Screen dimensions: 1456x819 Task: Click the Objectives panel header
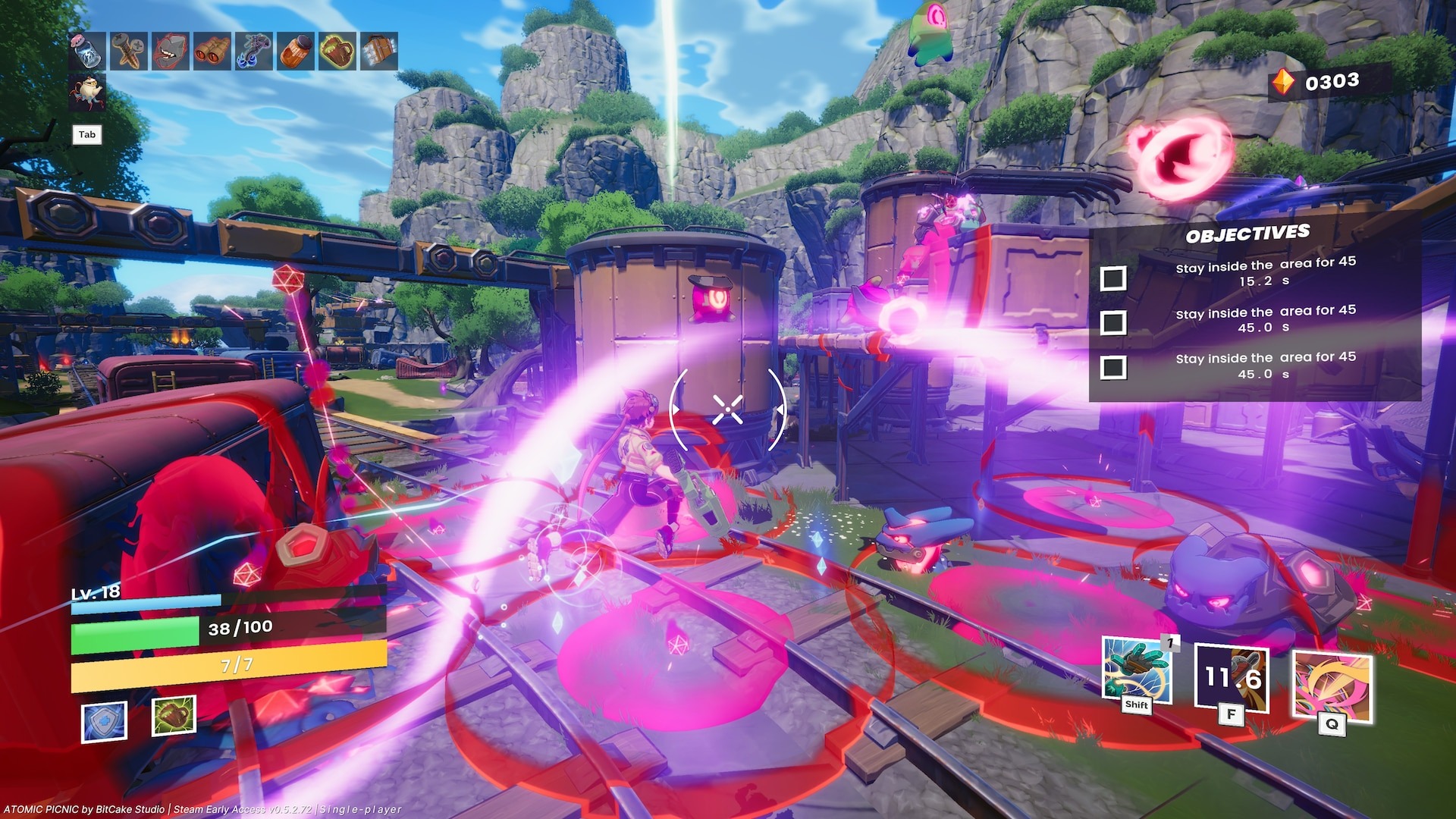click(1247, 234)
